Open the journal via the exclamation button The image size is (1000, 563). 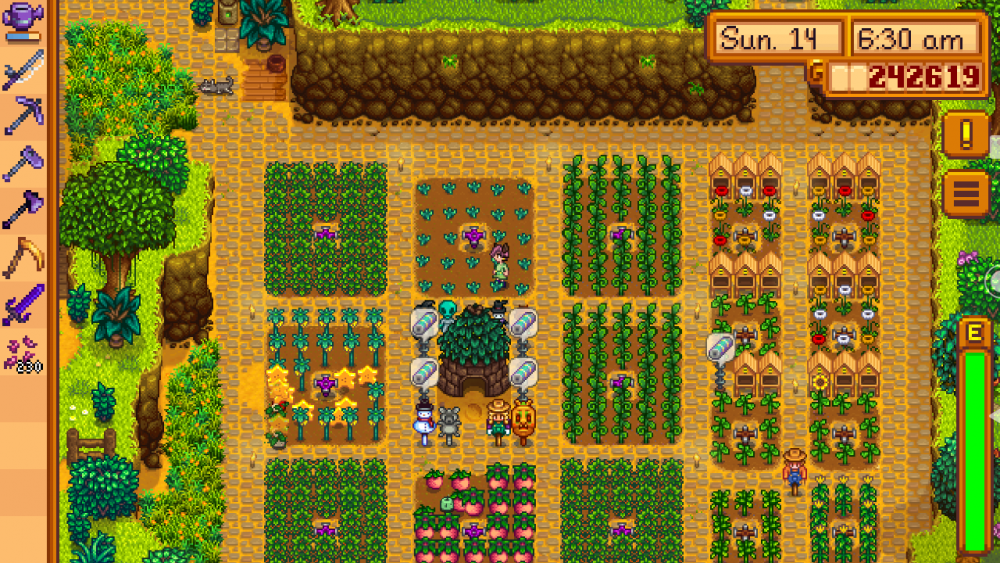coord(965,134)
